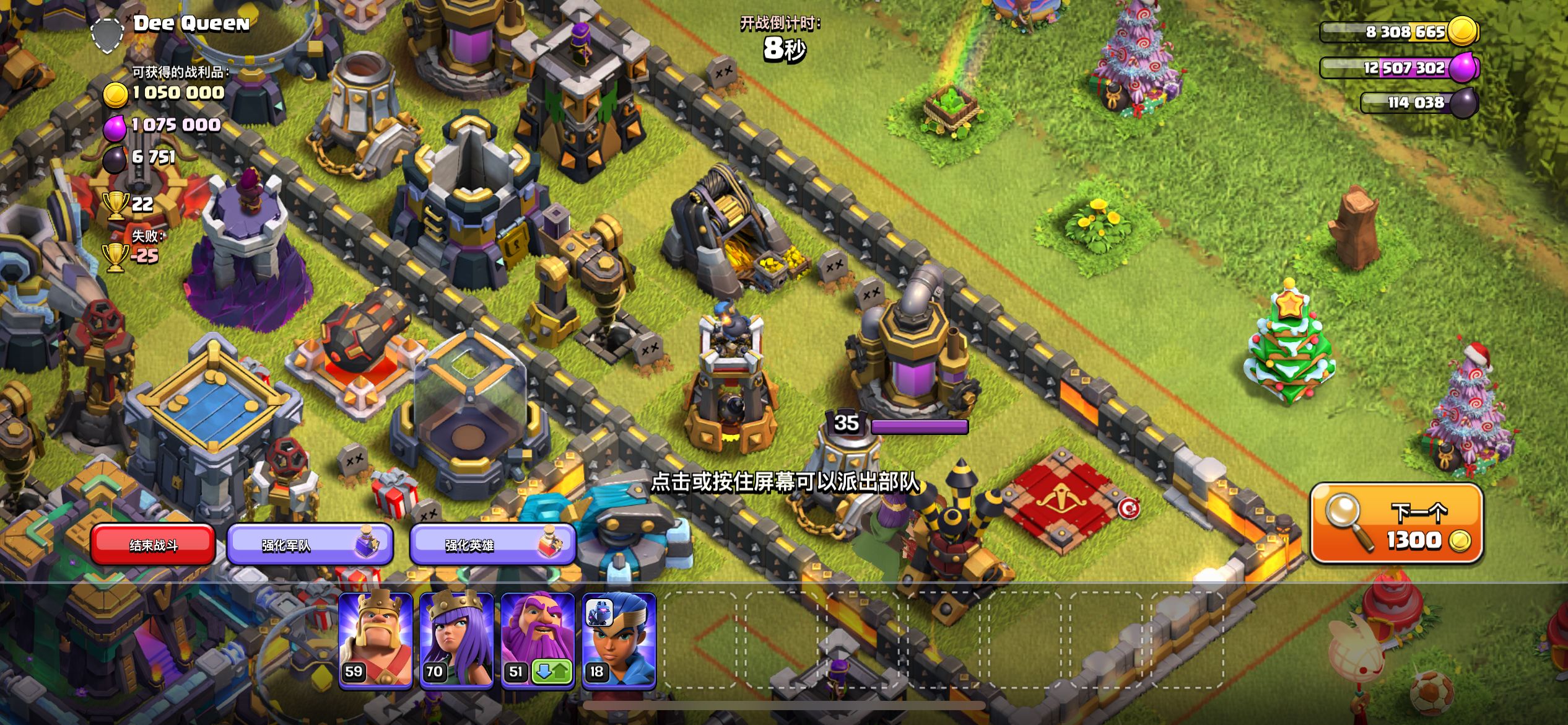The height and width of the screenshot is (725, 1568).
Task: Select the Royal Champion hero card
Action: pyautogui.click(x=619, y=638)
